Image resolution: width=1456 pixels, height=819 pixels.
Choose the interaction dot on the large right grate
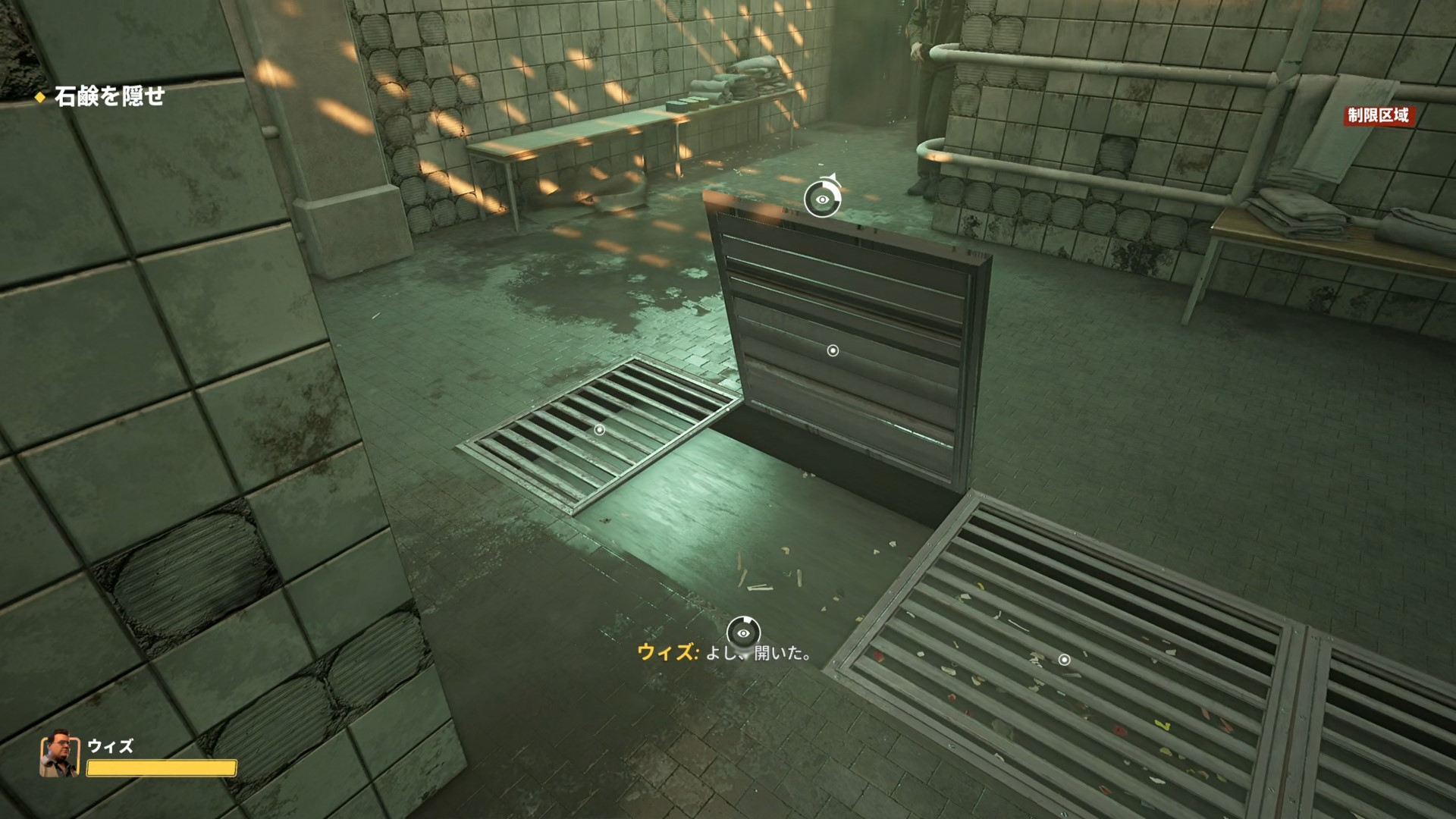coord(1064,660)
